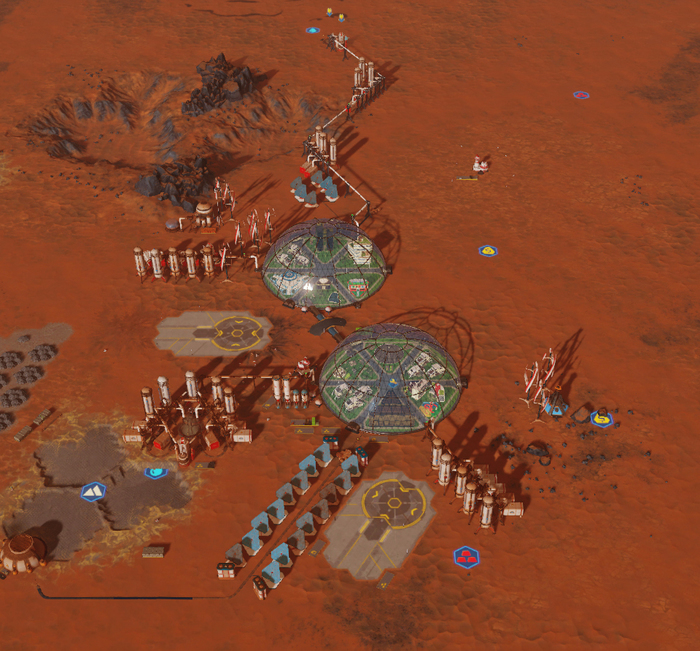Select the concrete deposit marker with white pile
The width and height of the screenshot is (700, 651).
tap(93, 491)
